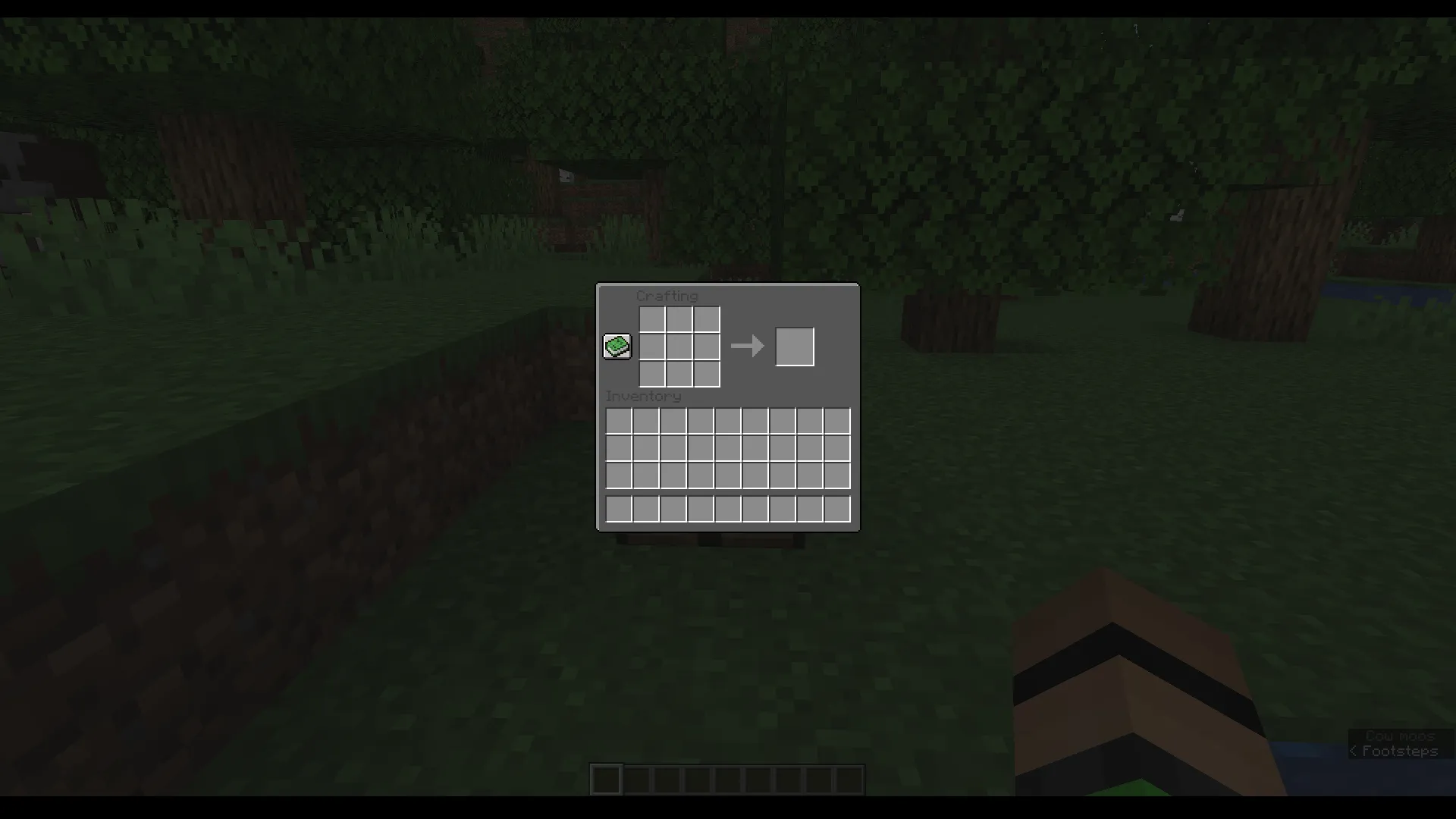1456x819 pixels.
Task: Click the top-middle crafting grid slot
Action: pyautogui.click(x=680, y=319)
